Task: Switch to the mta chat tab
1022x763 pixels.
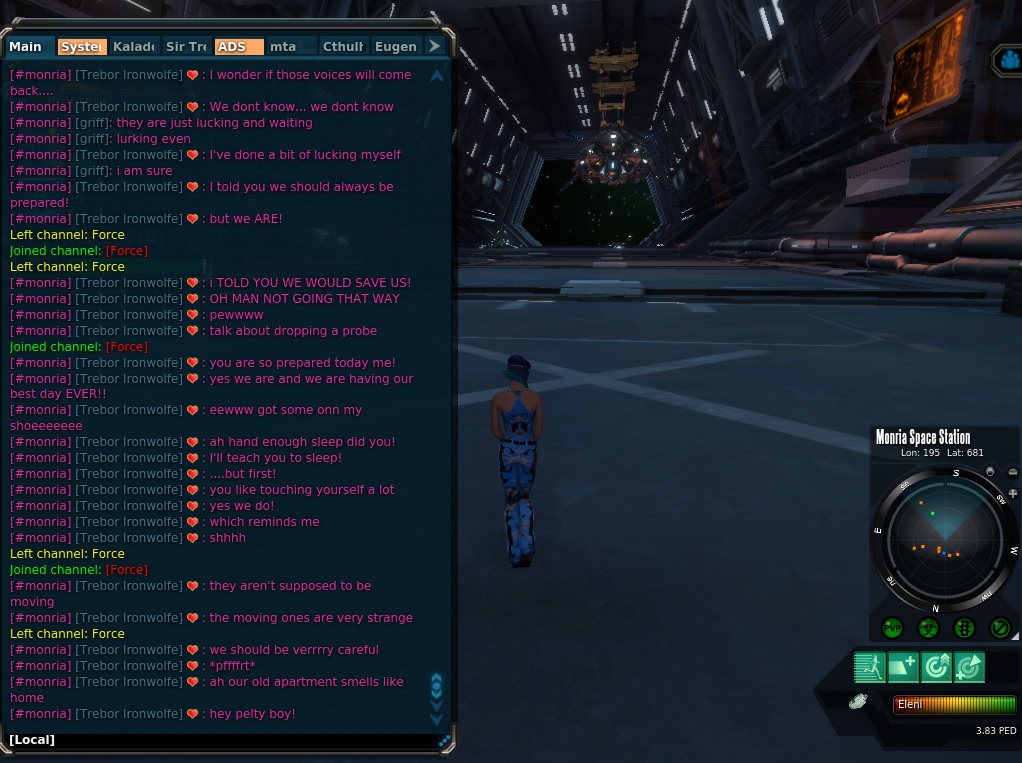Action: [x=290, y=47]
